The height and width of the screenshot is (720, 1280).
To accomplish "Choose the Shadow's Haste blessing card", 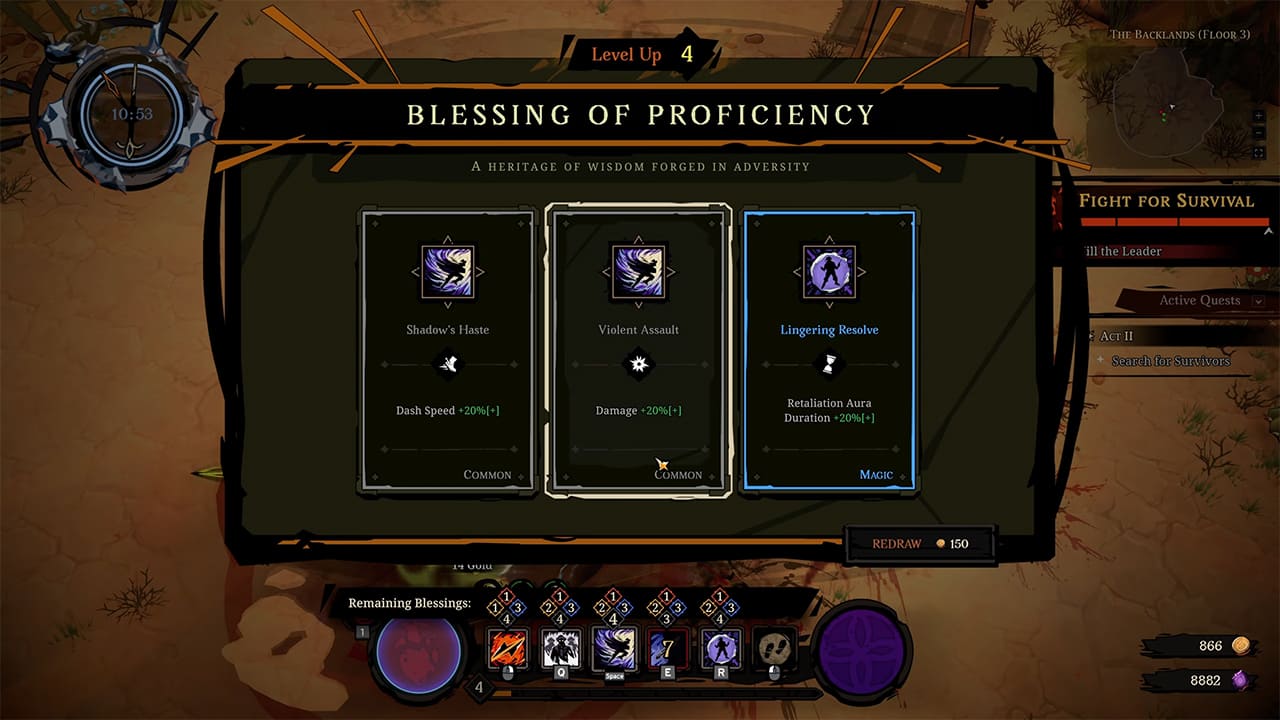I will click(x=447, y=350).
